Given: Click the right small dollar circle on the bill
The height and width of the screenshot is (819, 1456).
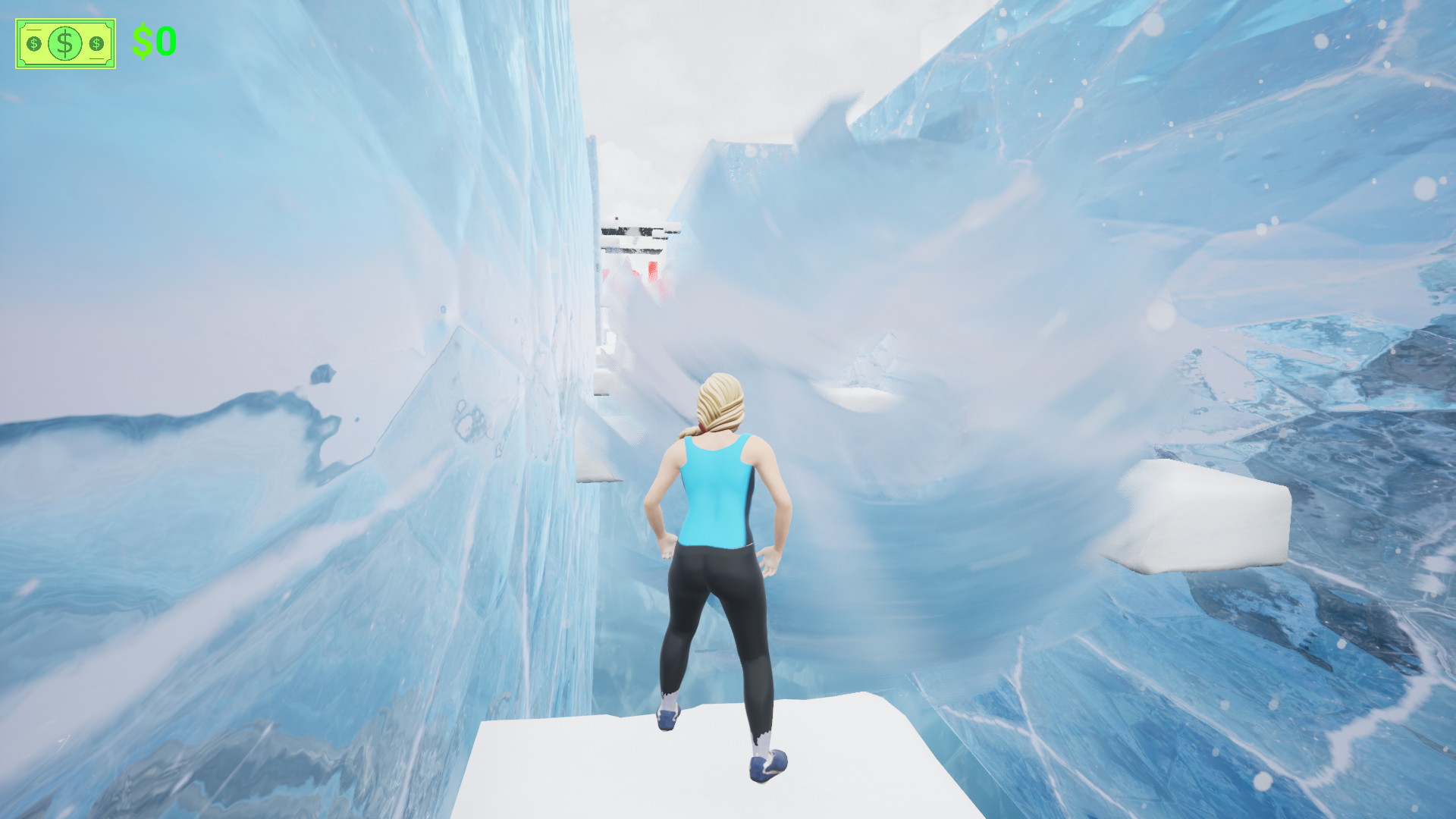Looking at the screenshot, I should coord(96,43).
